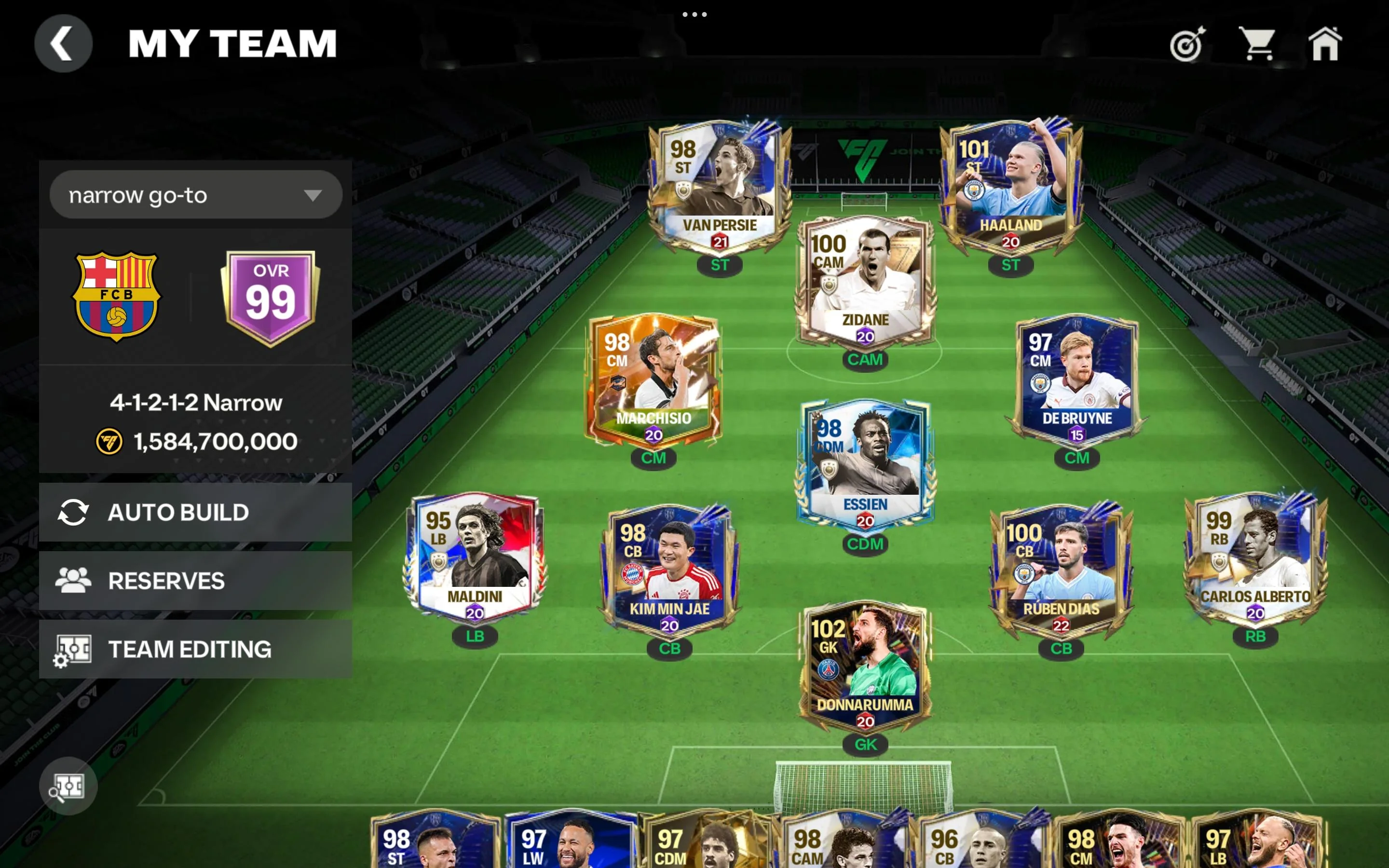Expand the three-dot menu at top center
This screenshot has width=1389, height=868.
(x=695, y=14)
